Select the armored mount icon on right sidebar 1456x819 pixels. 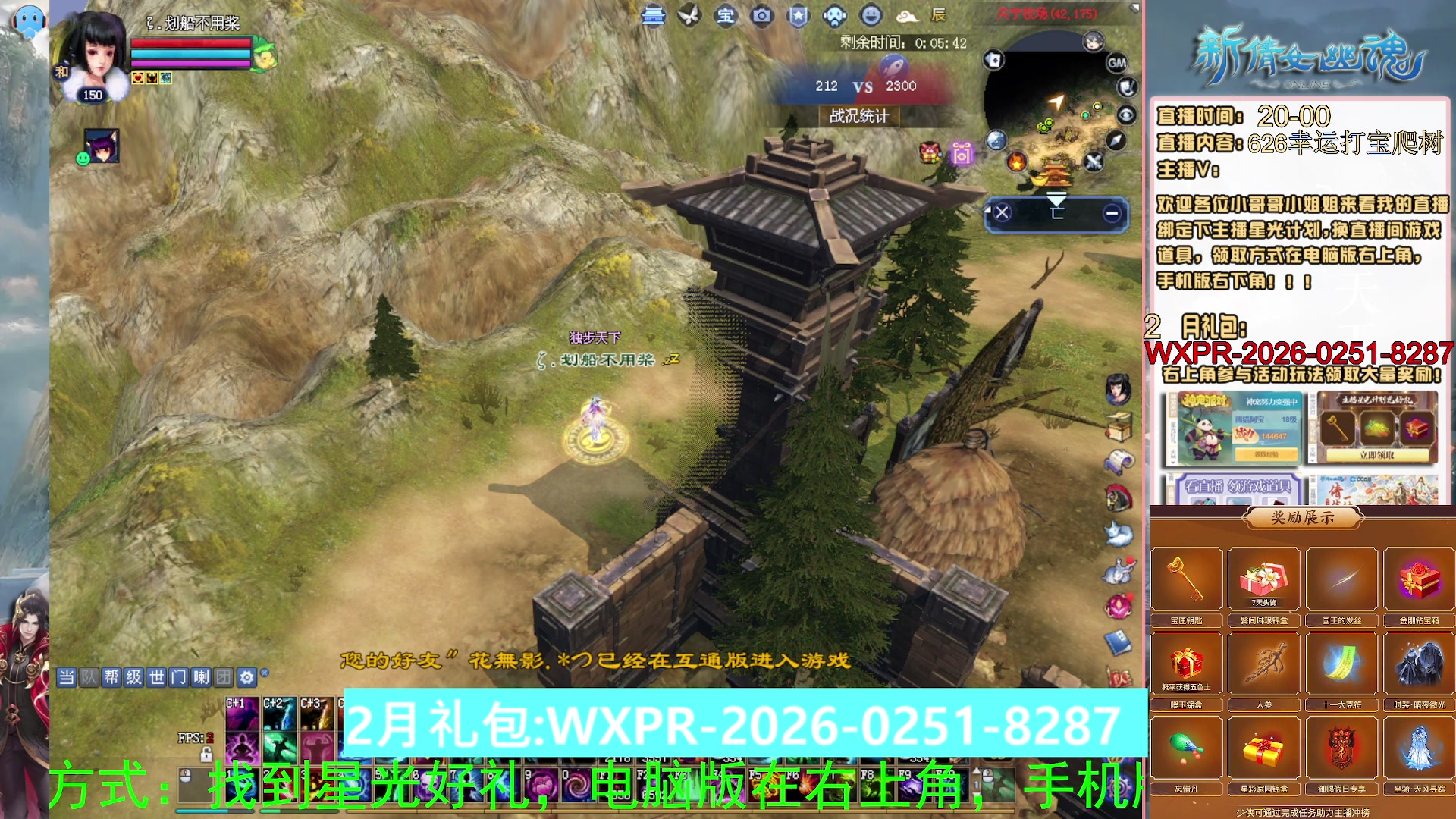[1119, 497]
